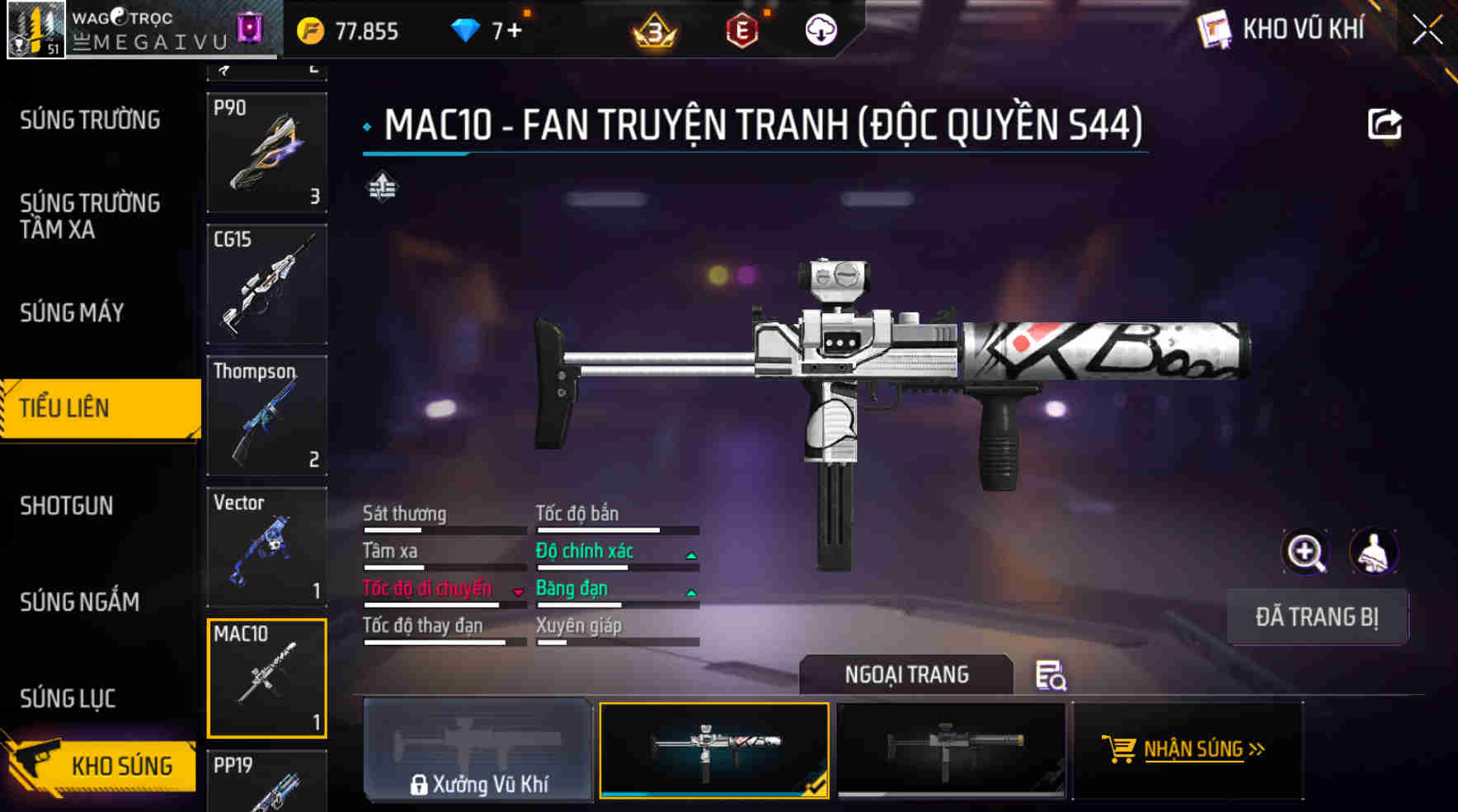The width and height of the screenshot is (1458, 812).
Task: Pick the Vector weapon tile
Action: [266, 547]
